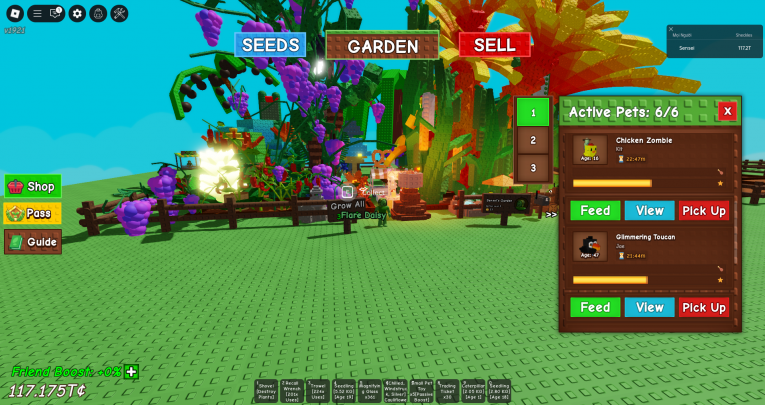View the Chicken Zombie pet
This screenshot has width=765, height=405.
click(649, 210)
